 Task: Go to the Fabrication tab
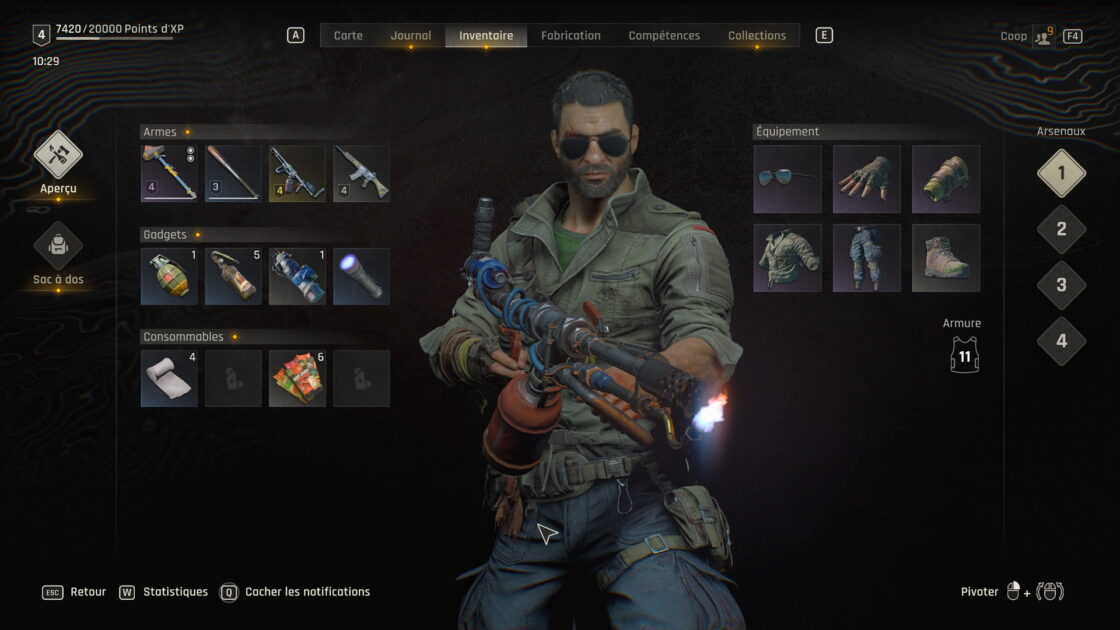(570, 36)
